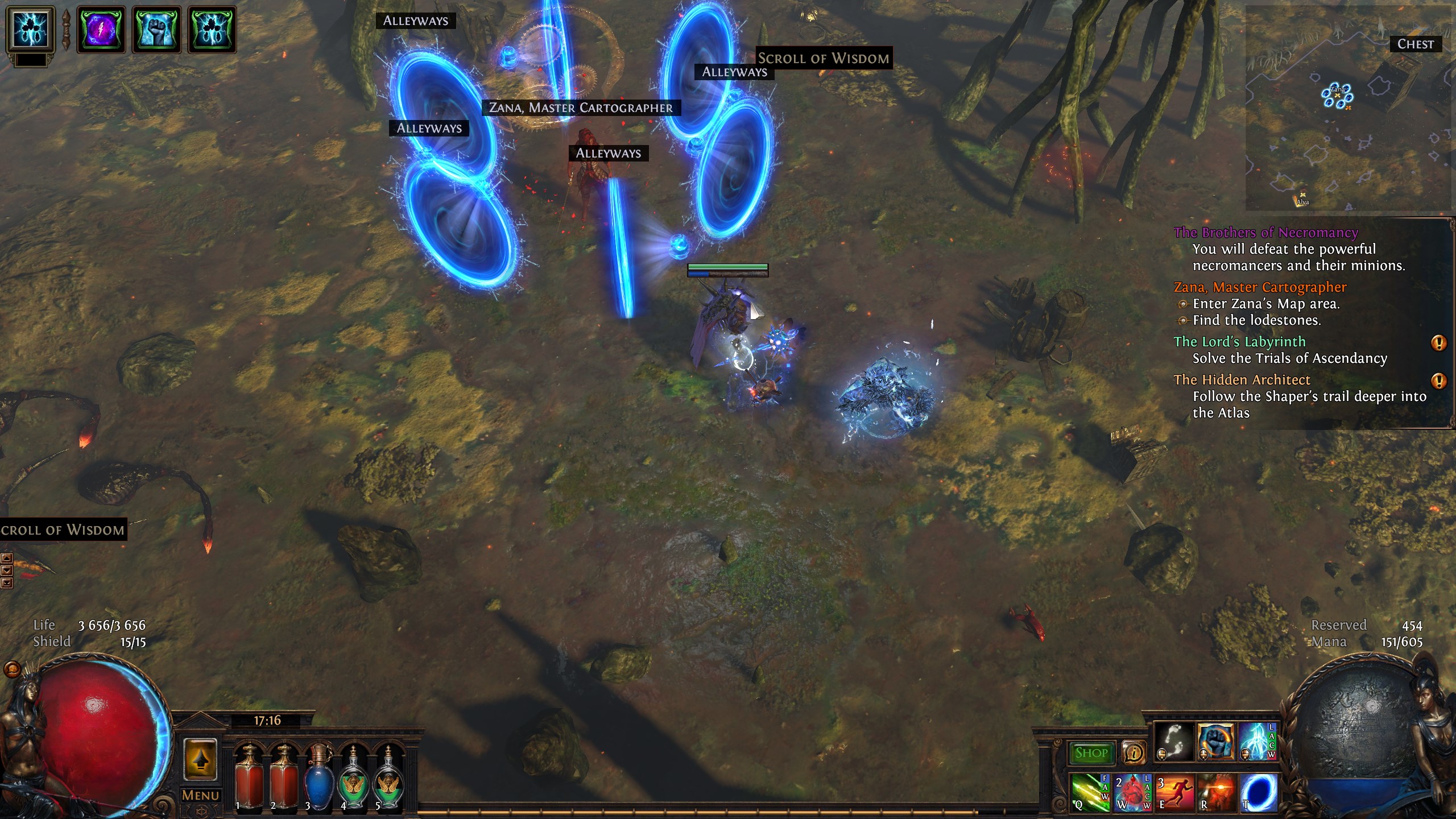Image resolution: width=1456 pixels, height=819 pixels.
Task: Click the purple lightning bolt buff icon
Action: (101, 29)
